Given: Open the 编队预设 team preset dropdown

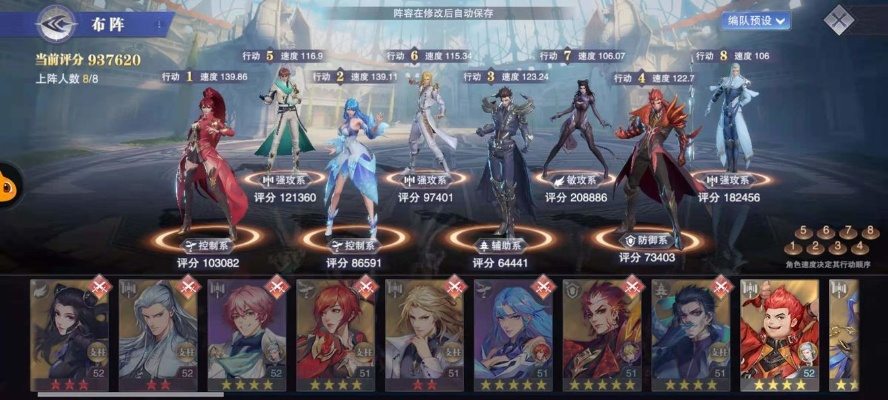Looking at the screenshot, I should [754, 20].
